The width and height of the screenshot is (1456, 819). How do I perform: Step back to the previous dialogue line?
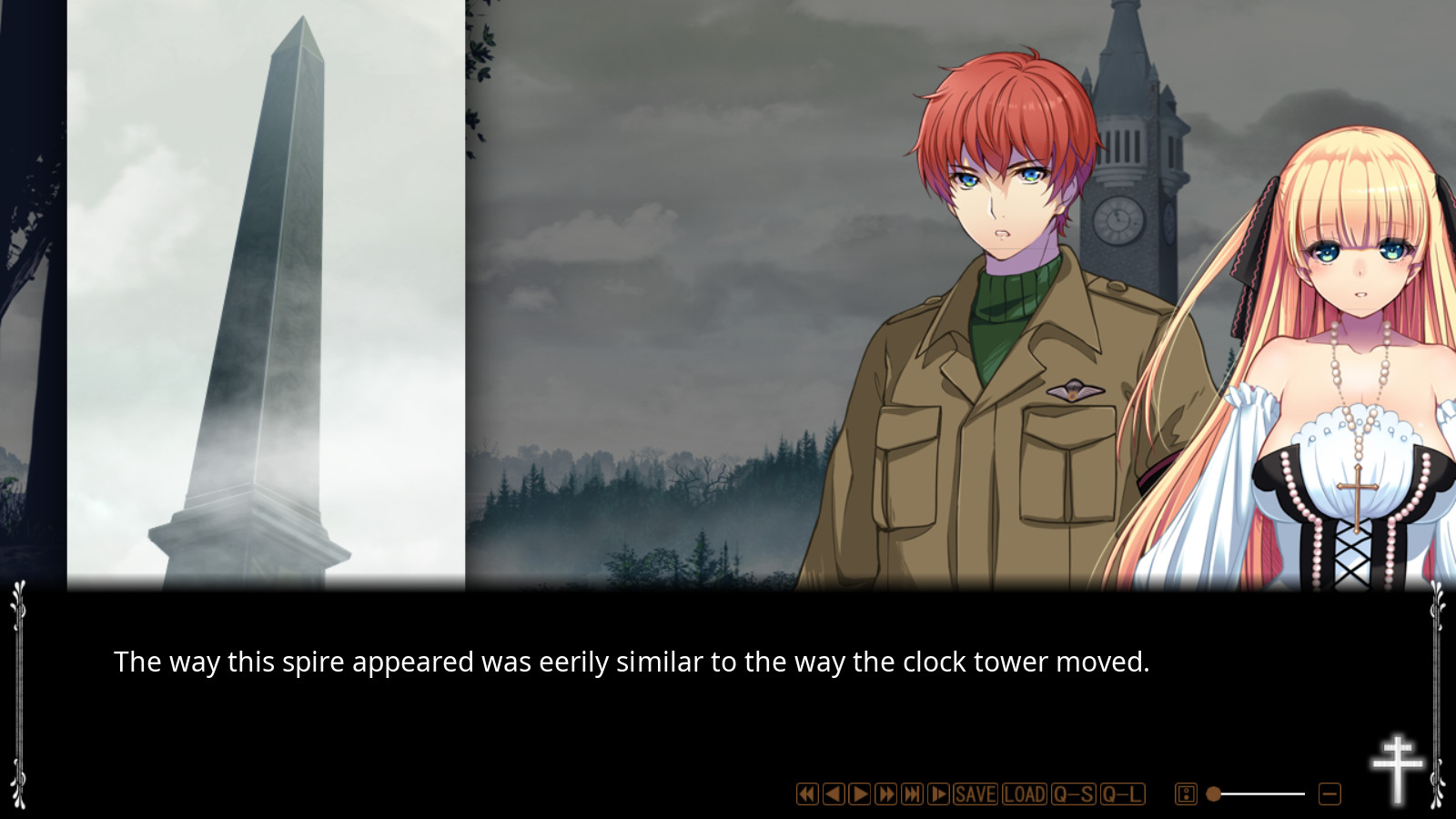(x=833, y=794)
